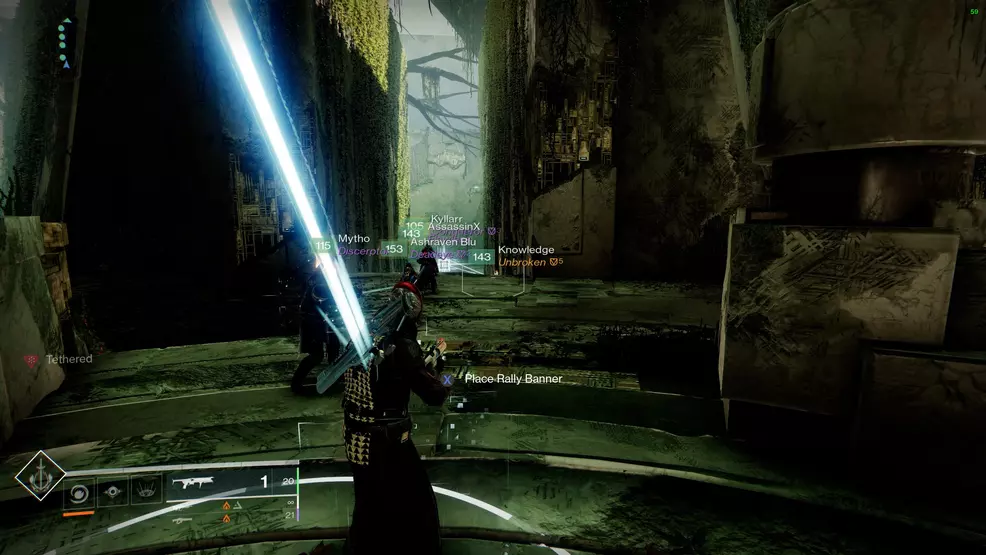Select player Knowledge's nameplate
Screen dimensions: 986x555
click(525, 250)
